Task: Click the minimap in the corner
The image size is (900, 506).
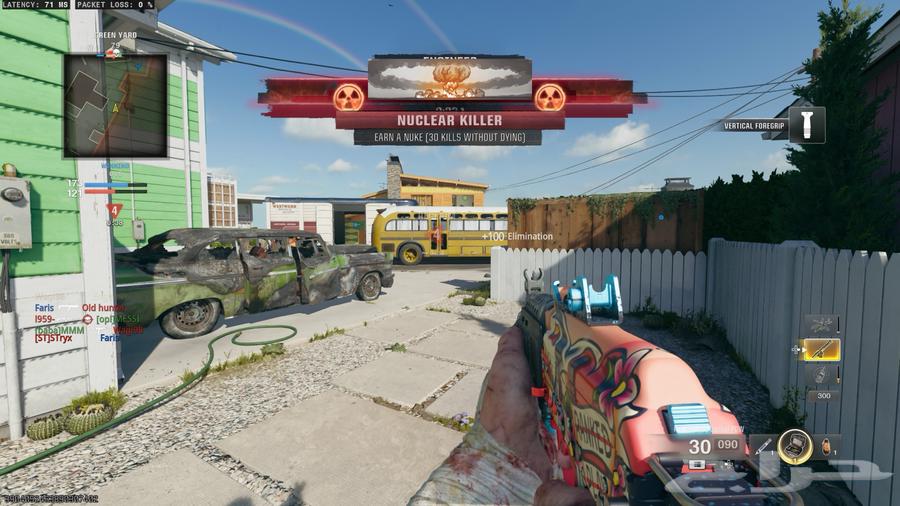Action: click(x=115, y=105)
